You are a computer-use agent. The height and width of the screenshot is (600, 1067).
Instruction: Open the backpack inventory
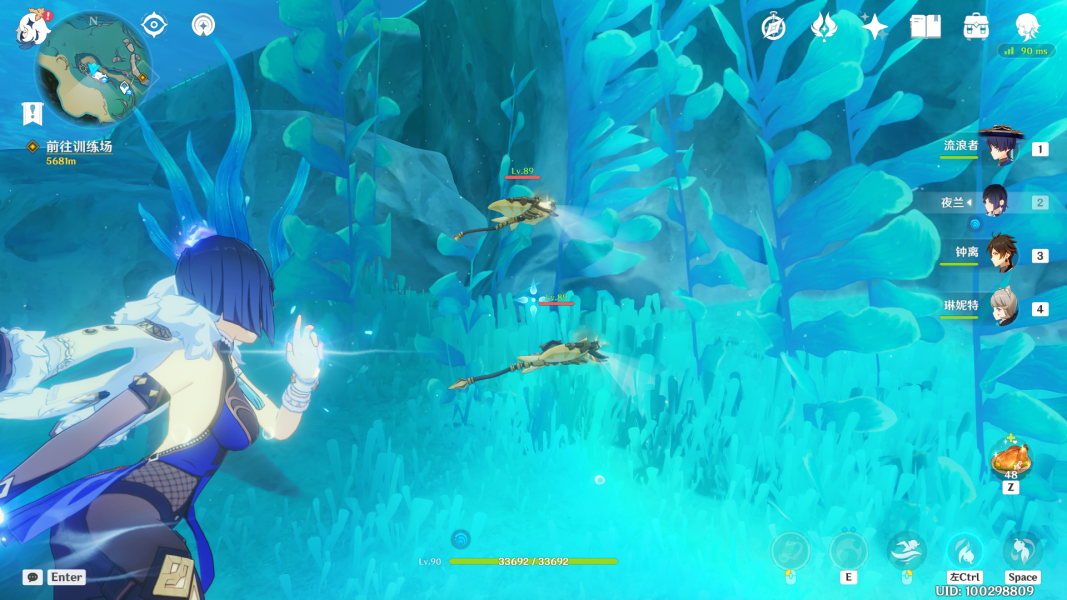pos(976,27)
